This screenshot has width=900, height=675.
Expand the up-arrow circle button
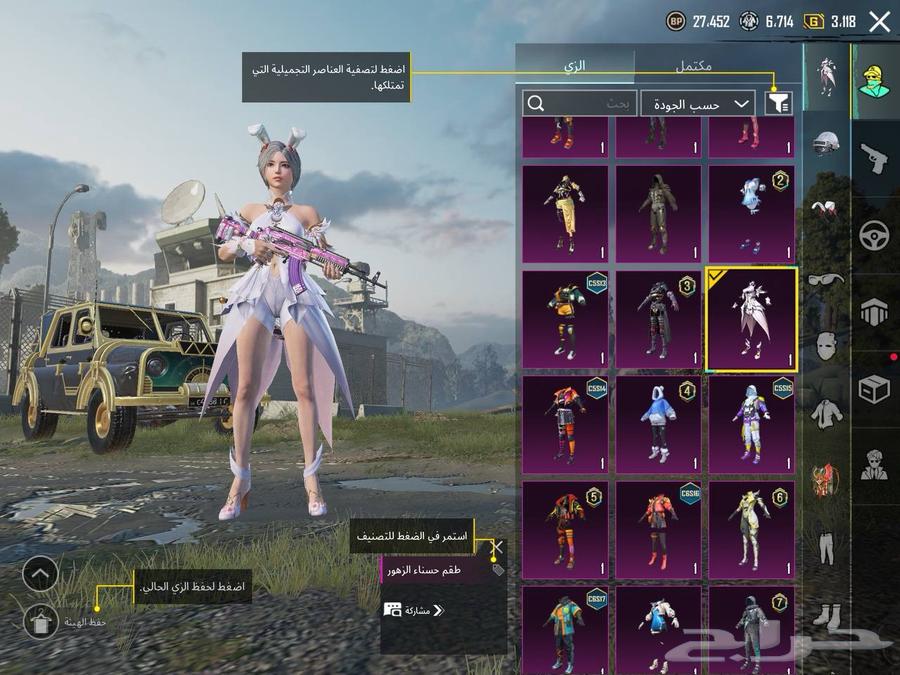tap(41, 574)
